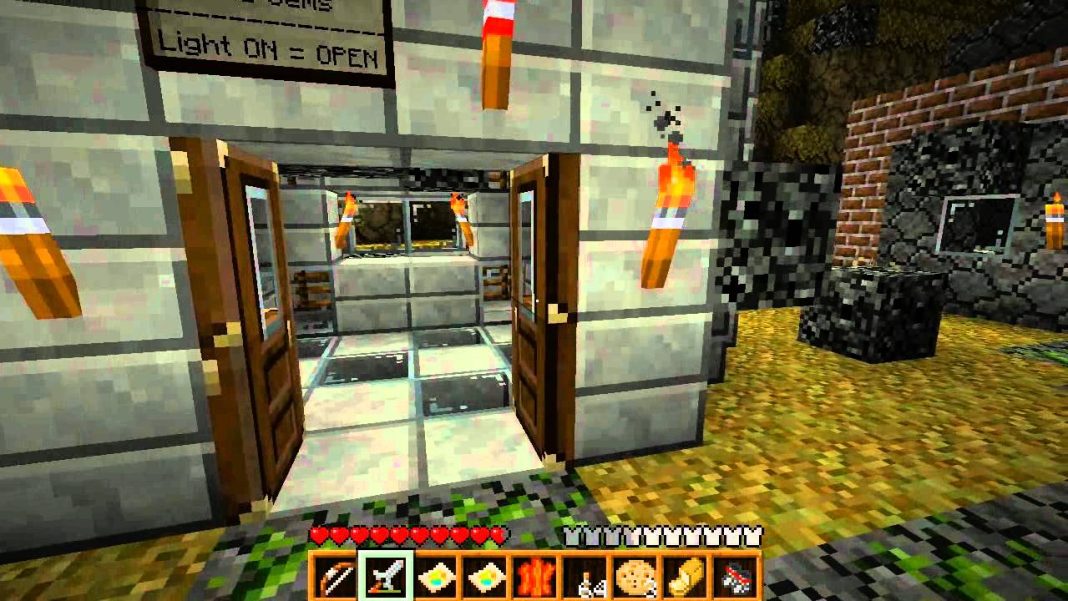This screenshot has height=601, width=1068.
Task: Select the bread loaf slot
Action: (685, 577)
